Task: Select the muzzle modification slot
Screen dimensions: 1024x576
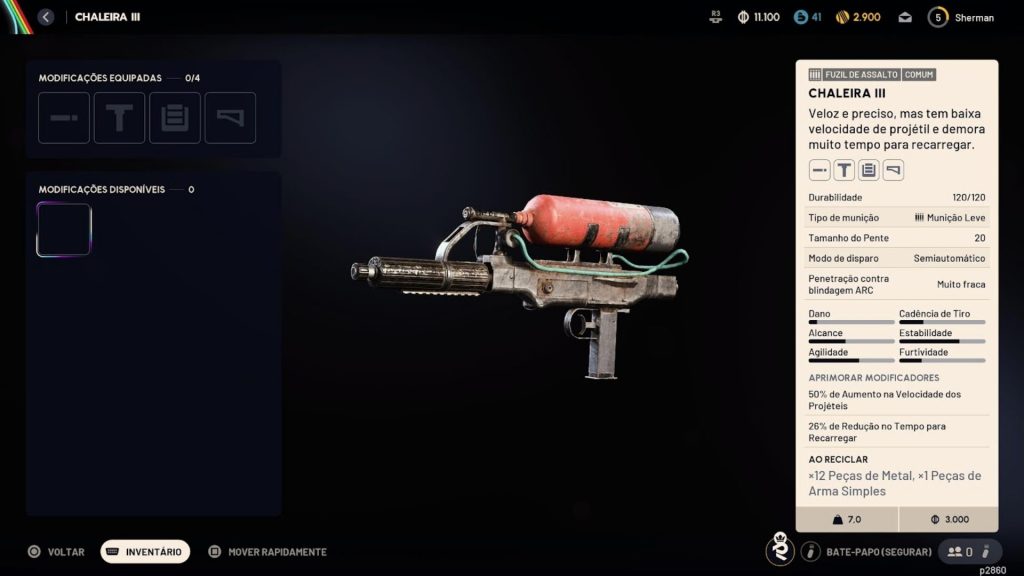Action: point(64,118)
